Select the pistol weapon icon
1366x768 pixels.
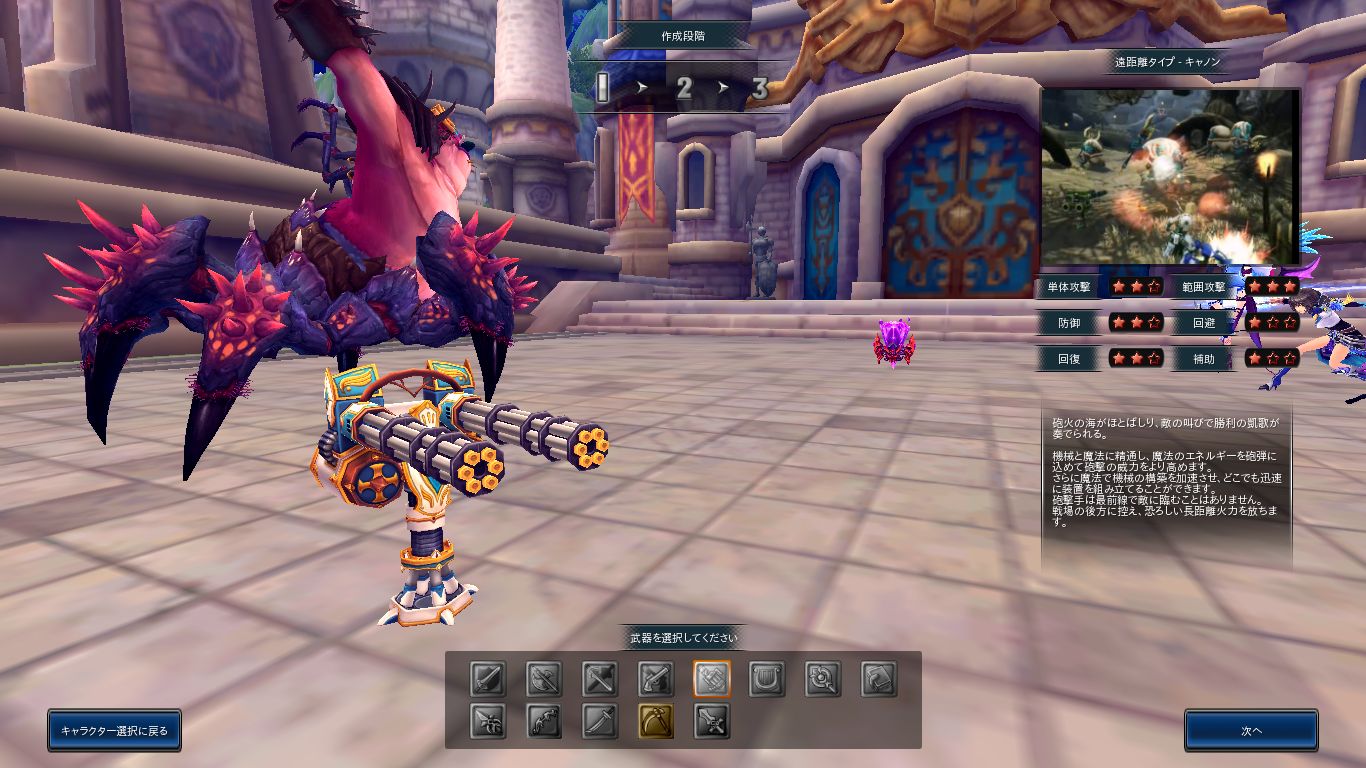point(656,679)
